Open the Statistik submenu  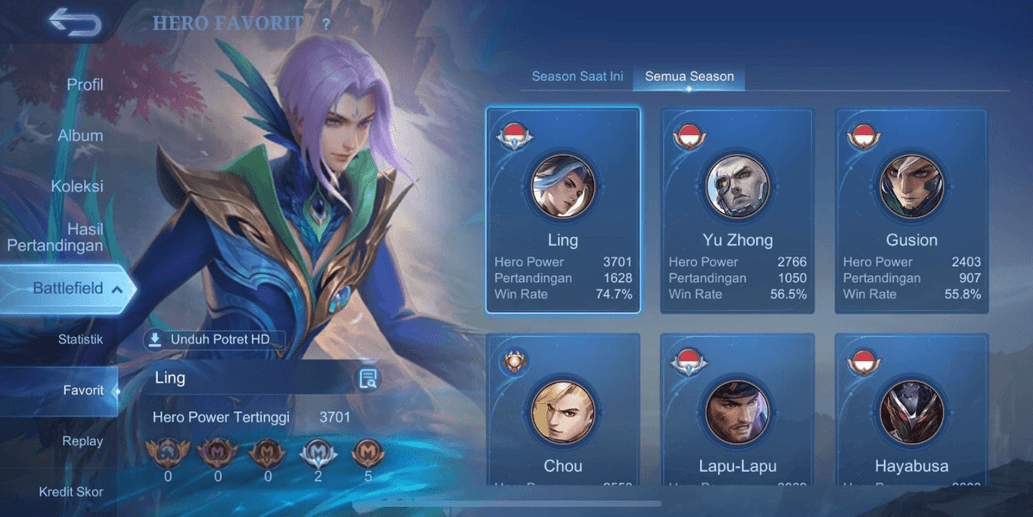click(x=80, y=340)
